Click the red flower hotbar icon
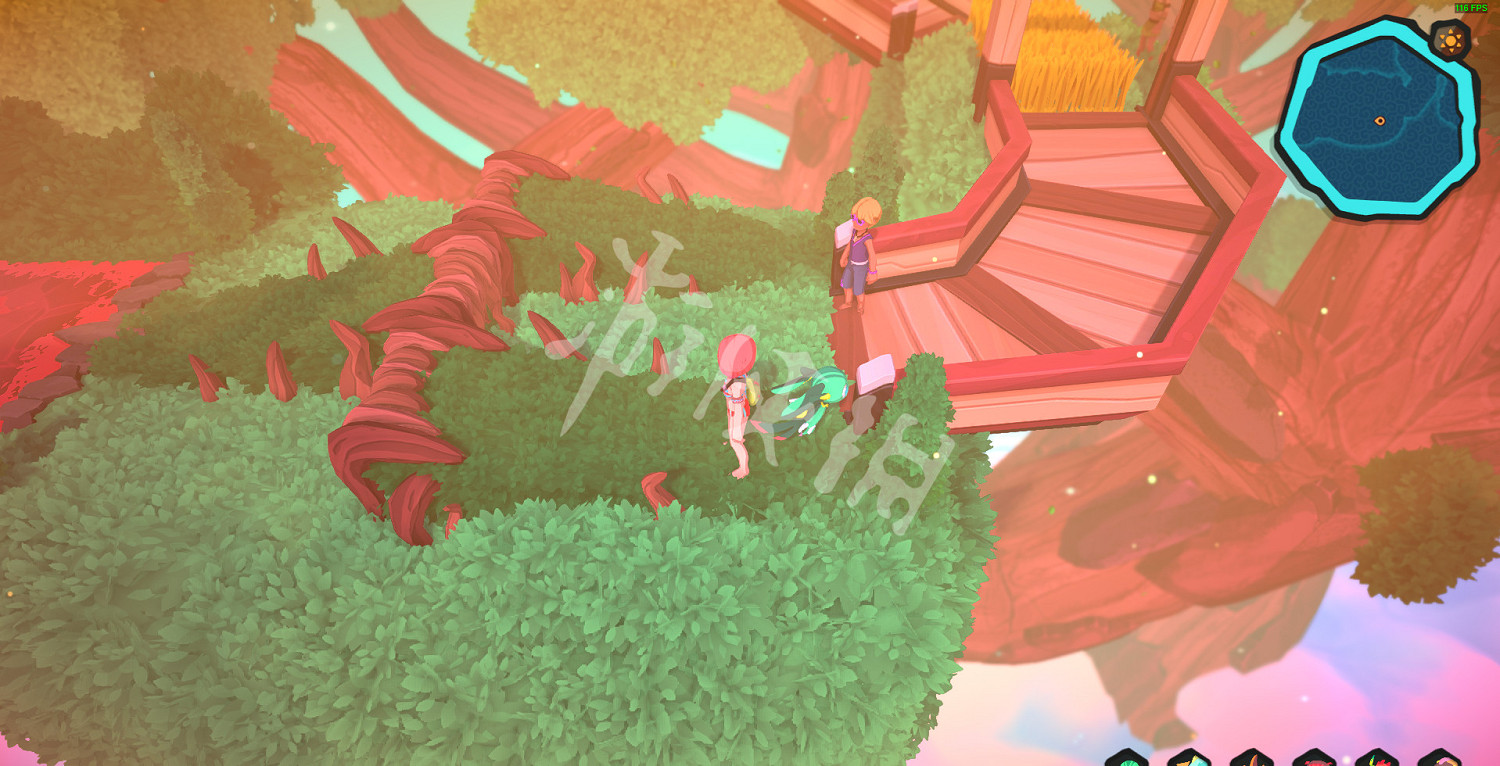Image resolution: width=1500 pixels, height=766 pixels. point(1376,760)
